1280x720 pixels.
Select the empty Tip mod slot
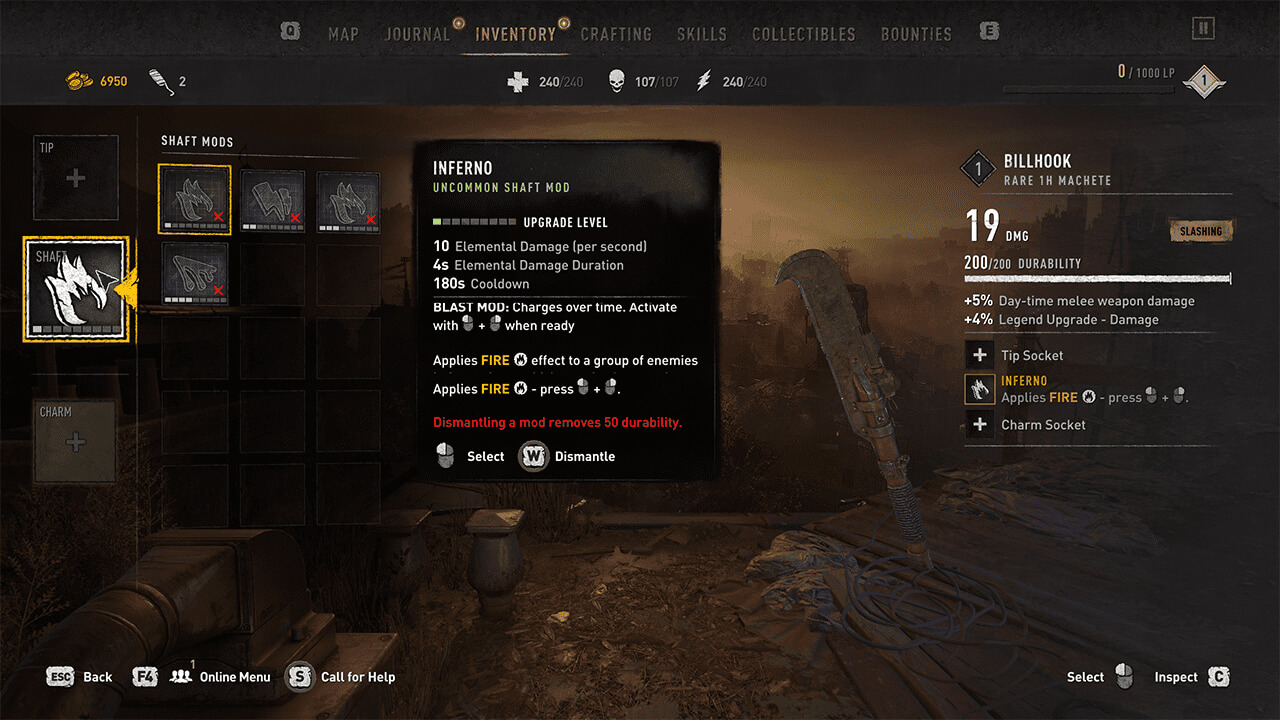coord(76,178)
